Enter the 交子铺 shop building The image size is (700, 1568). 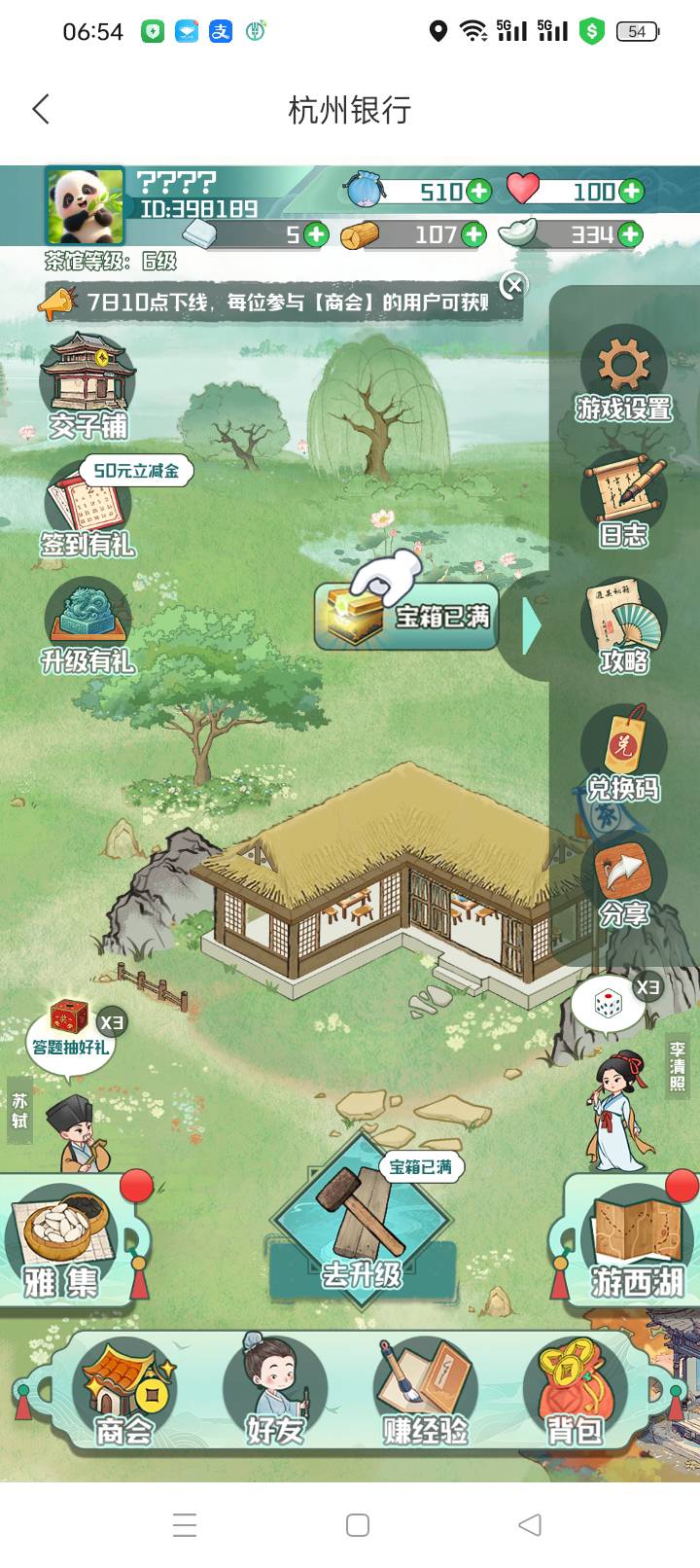point(87,385)
